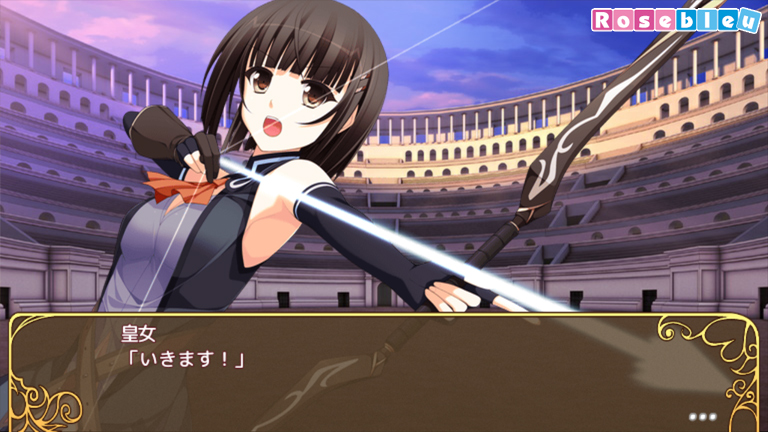Click the Rosebleu logo
The height and width of the screenshot is (432, 768).
675,20
